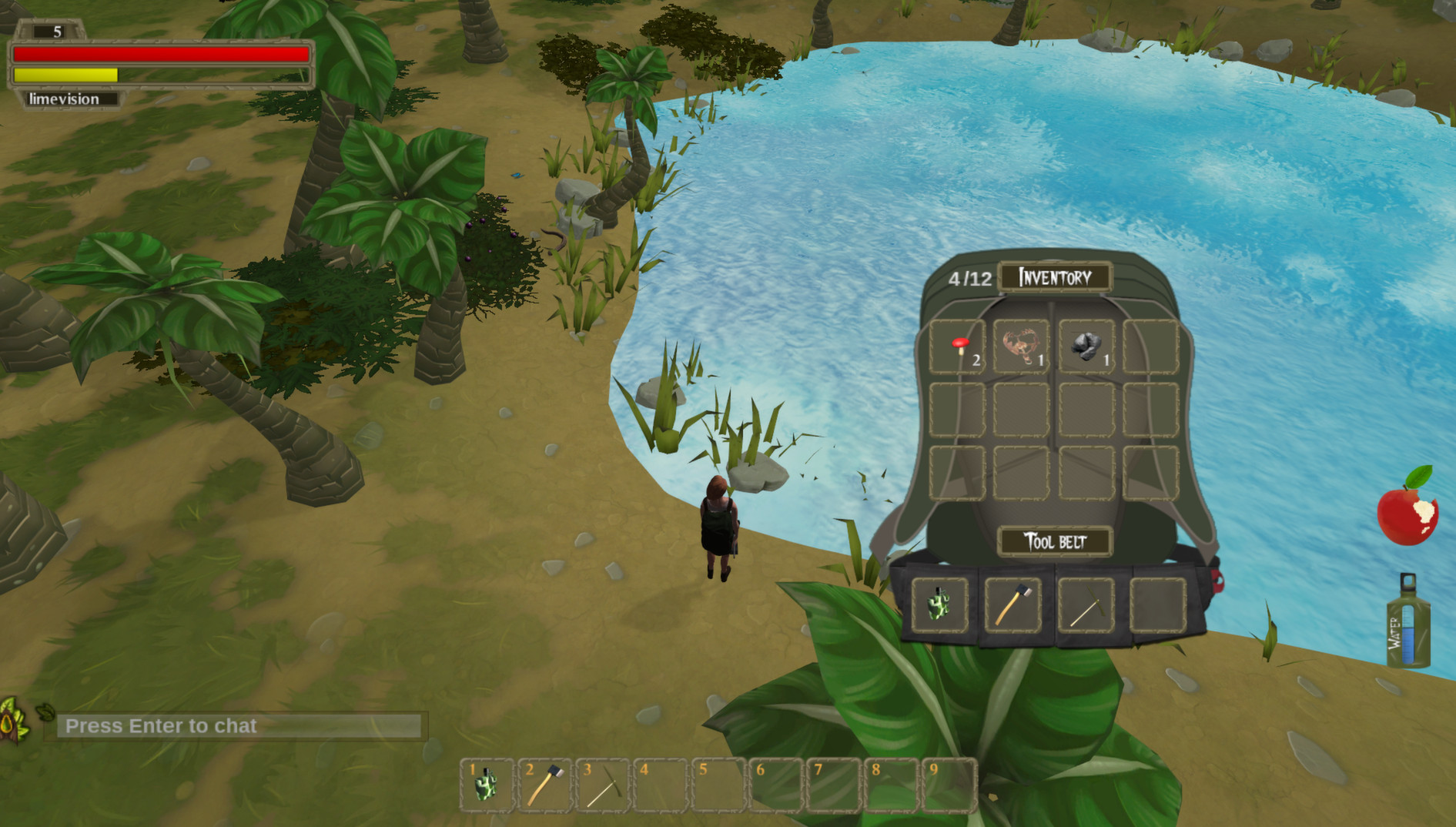Equip the axe from hotbar slot 2
Image resolution: width=1456 pixels, height=827 pixels.
click(544, 785)
